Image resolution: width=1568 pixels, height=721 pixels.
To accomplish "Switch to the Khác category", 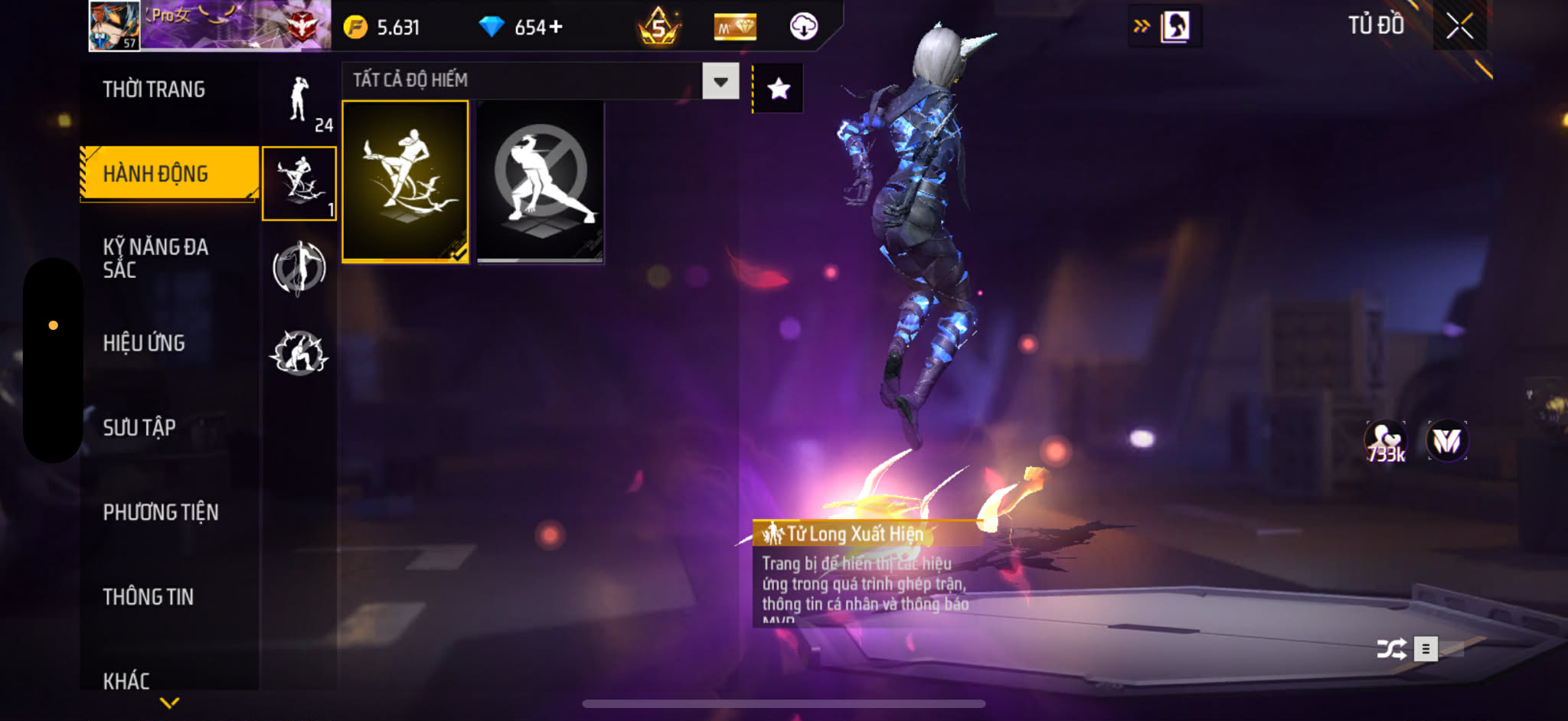I will [126, 680].
